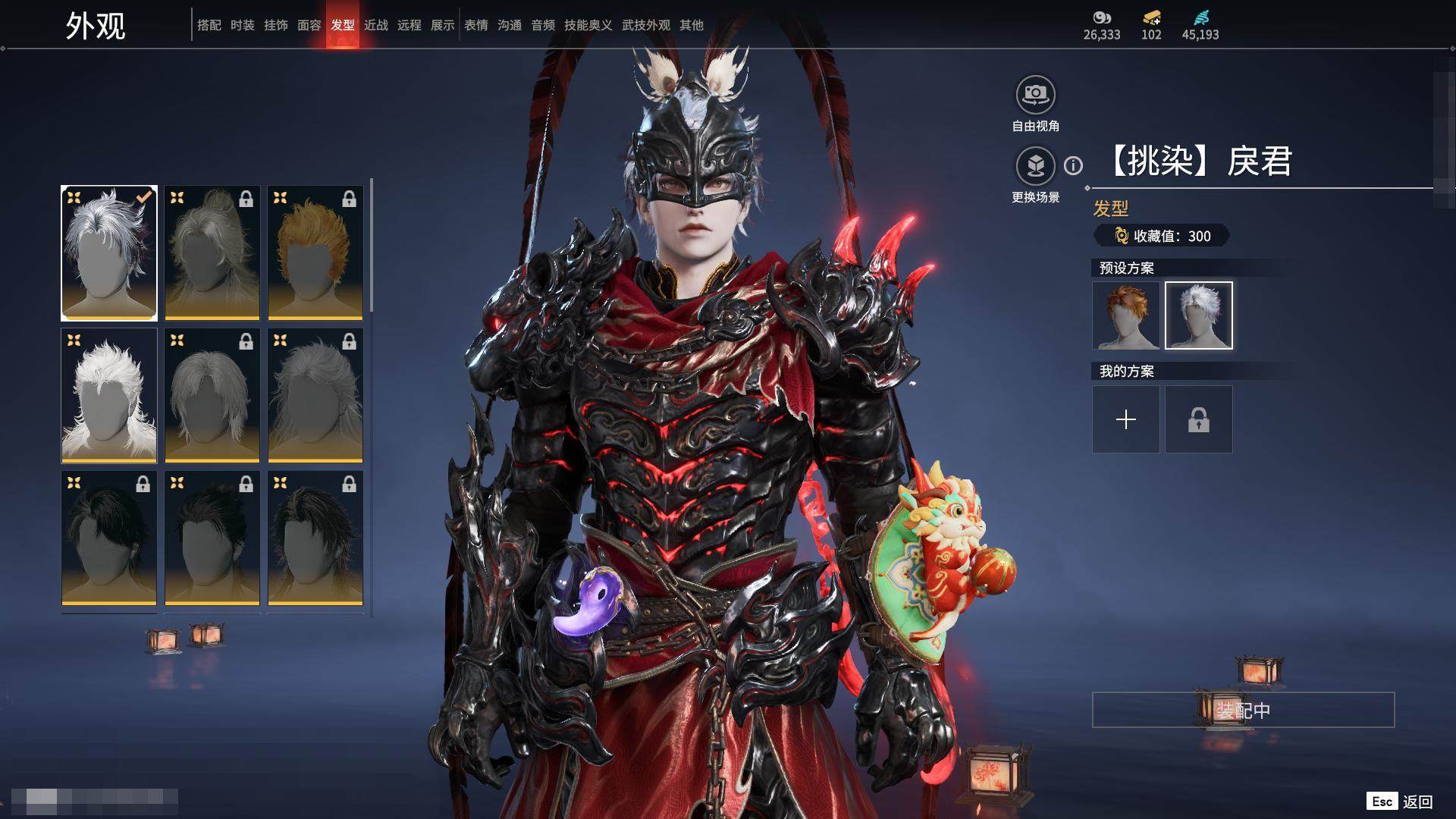Select the 武技外观 tab
The height and width of the screenshot is (819, 1456).
coord(646,25)
